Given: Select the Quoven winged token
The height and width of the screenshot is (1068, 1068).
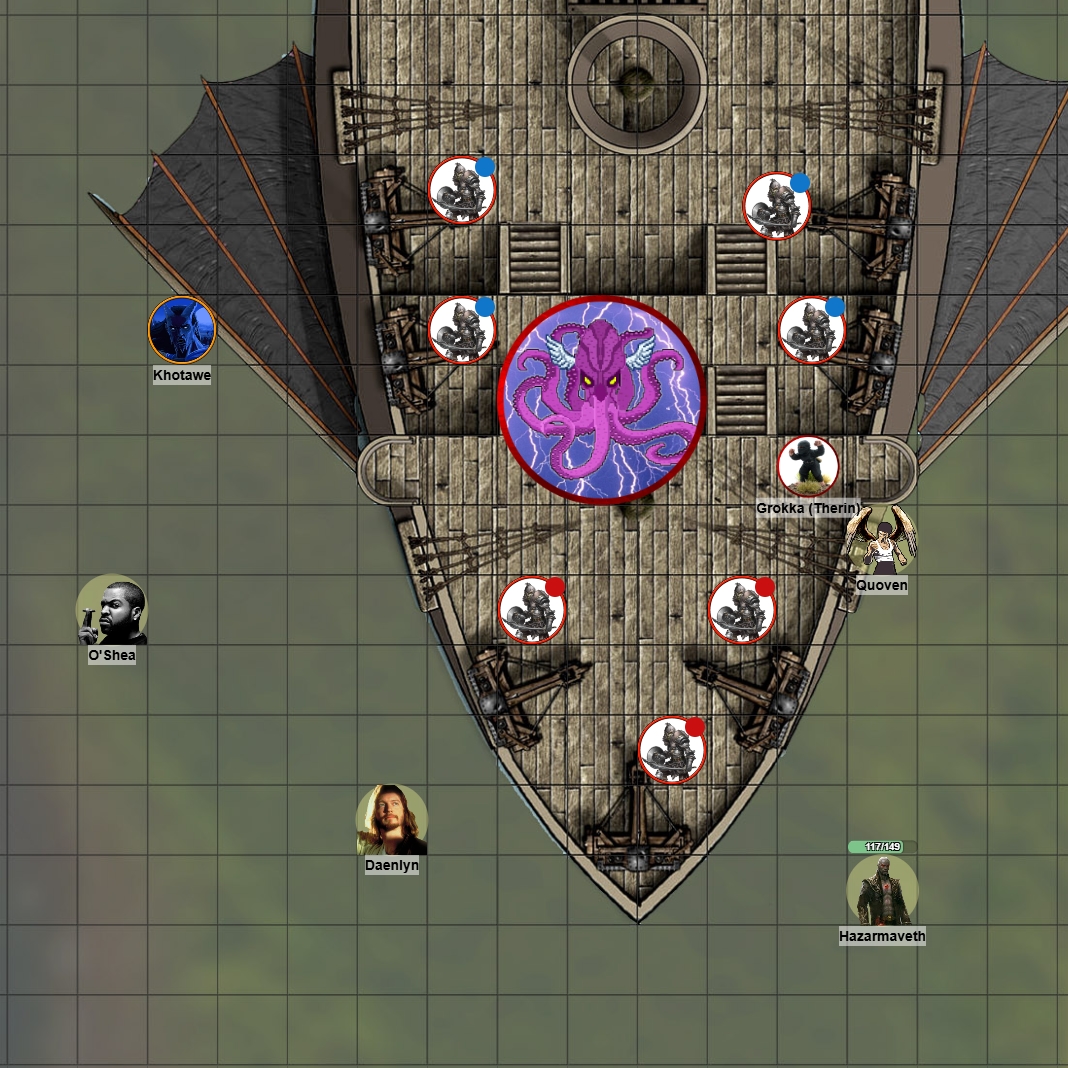Looking at the screenshot, I should point(881,541).
